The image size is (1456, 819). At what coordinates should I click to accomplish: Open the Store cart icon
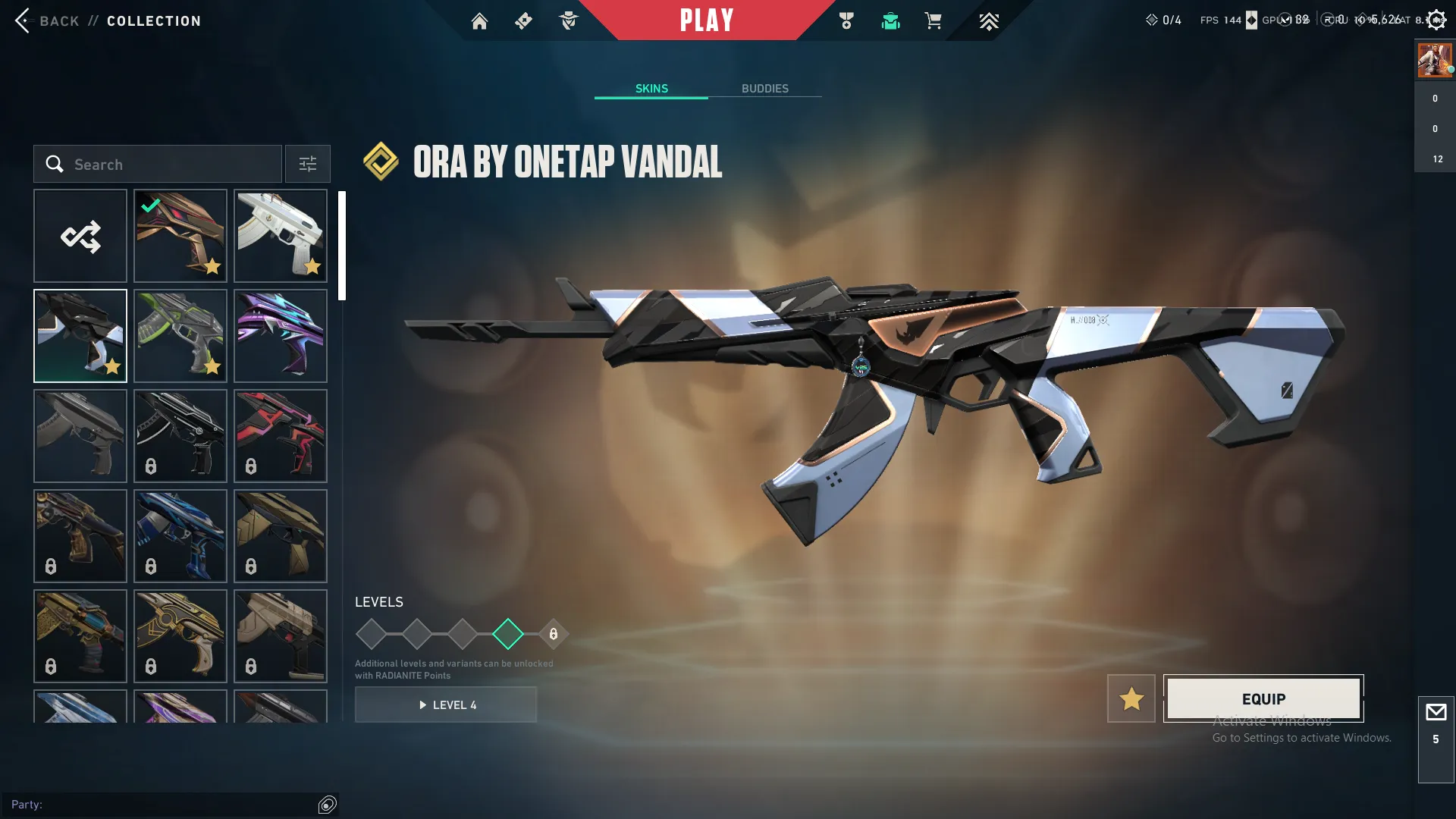(934, 21)
